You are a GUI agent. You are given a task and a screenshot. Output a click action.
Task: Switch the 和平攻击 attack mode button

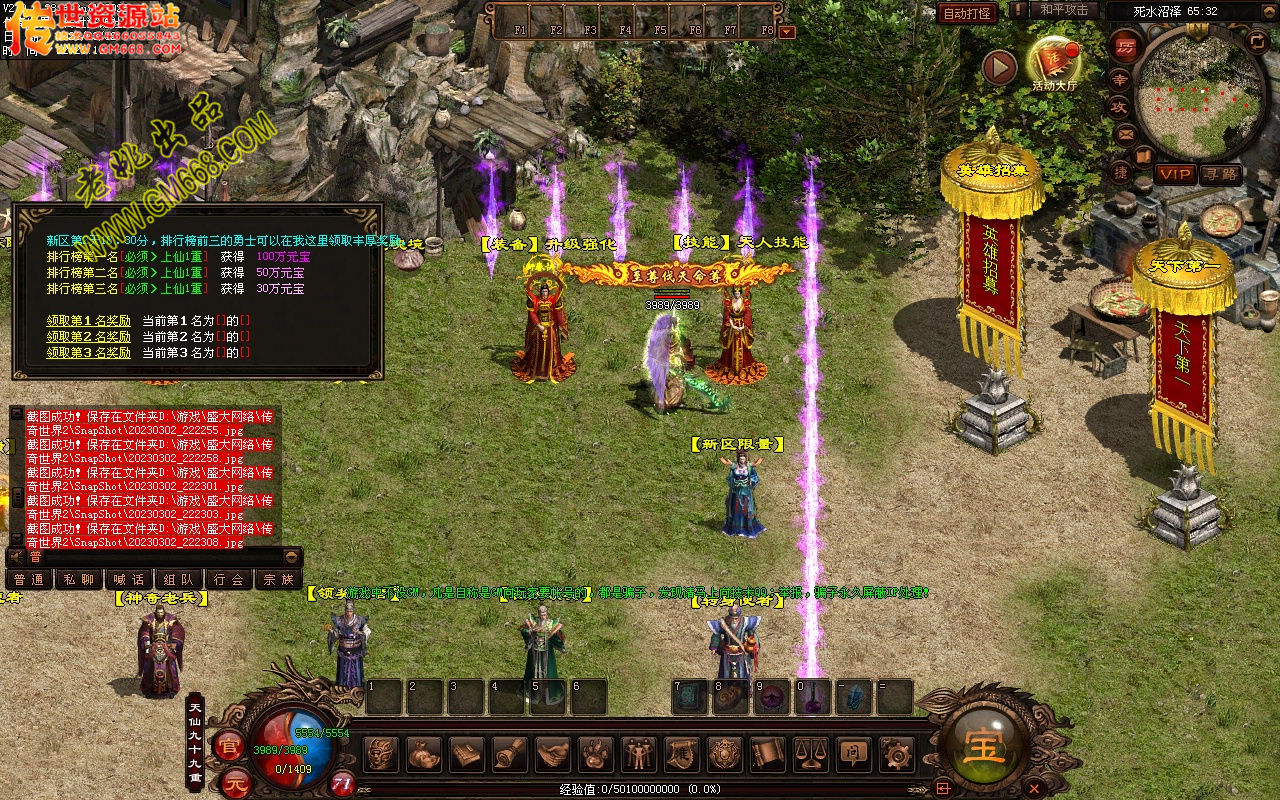[1063, 10]
